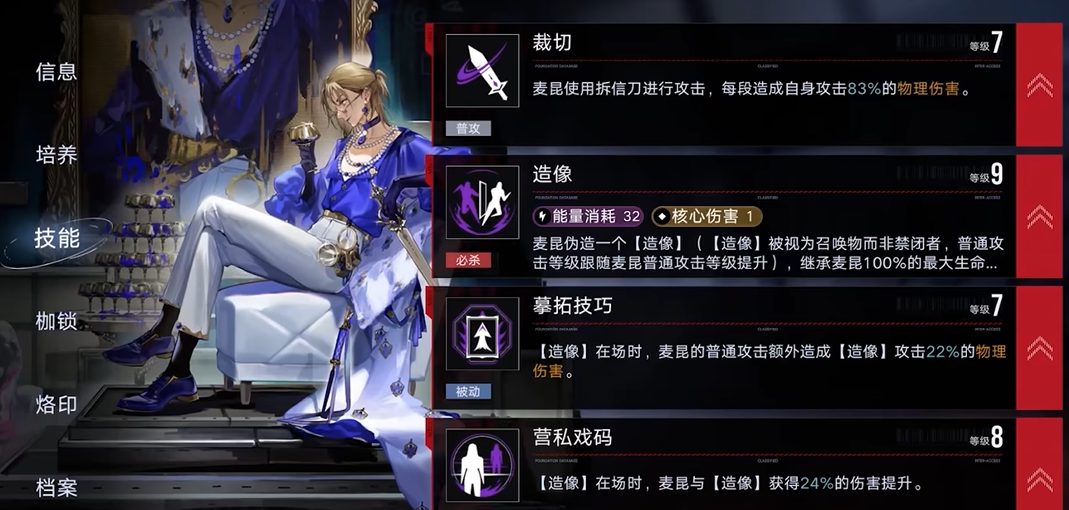Open the 信息 tab
Image resolution: width=1069 pixels, height=510 pixels.
56,72
